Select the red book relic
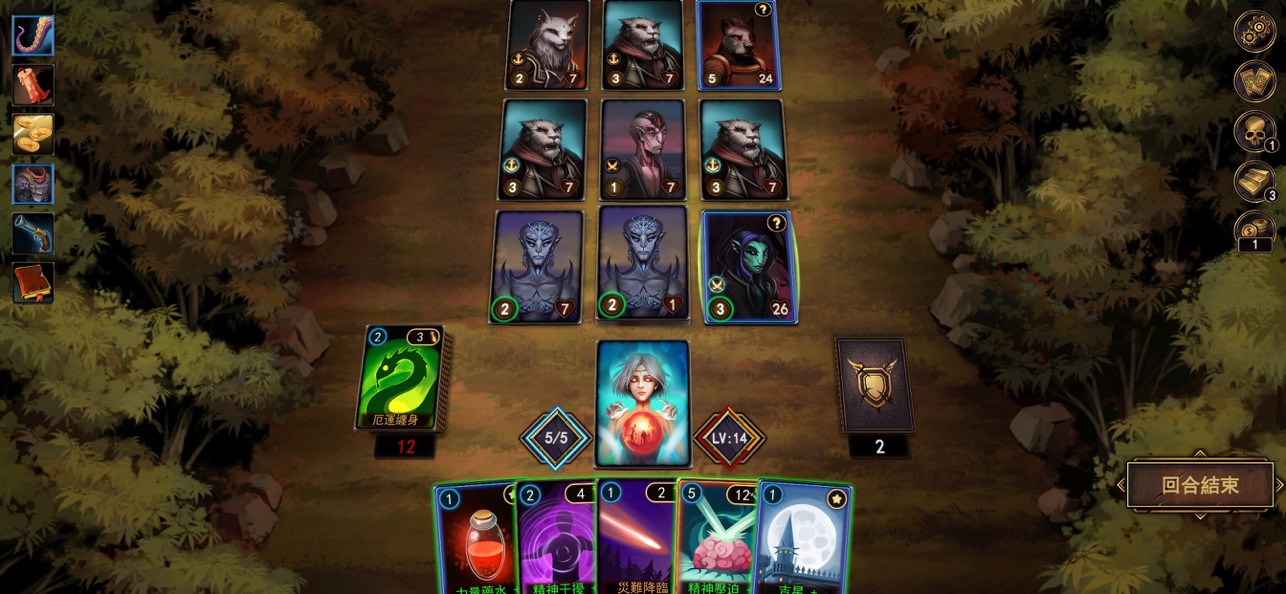 pyautogui.click(x=33, y=282)
